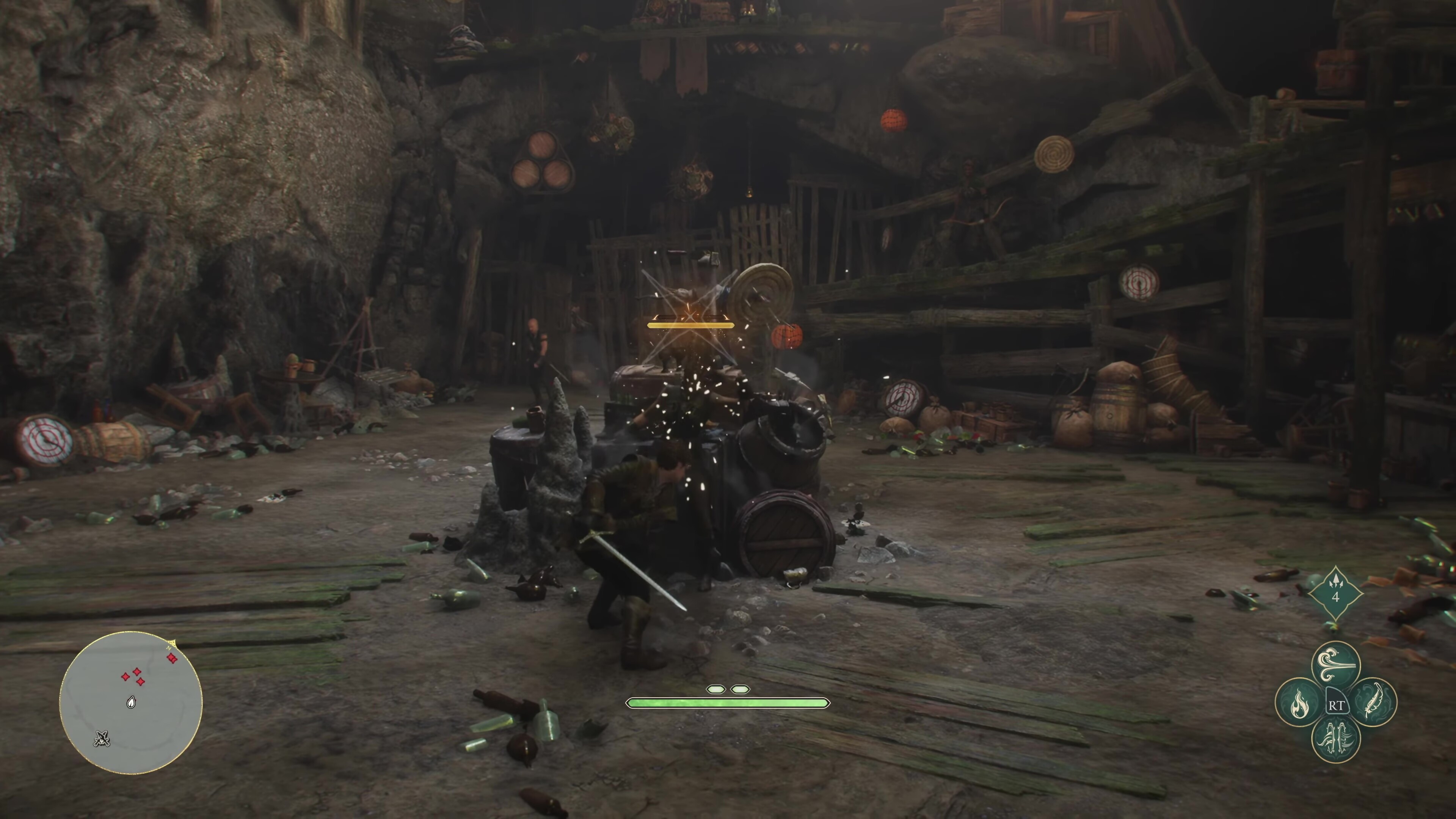The width and height of the screenshot is (1456, 819).
Task: Select the feather spell icon
Action: coord(1373,703)
